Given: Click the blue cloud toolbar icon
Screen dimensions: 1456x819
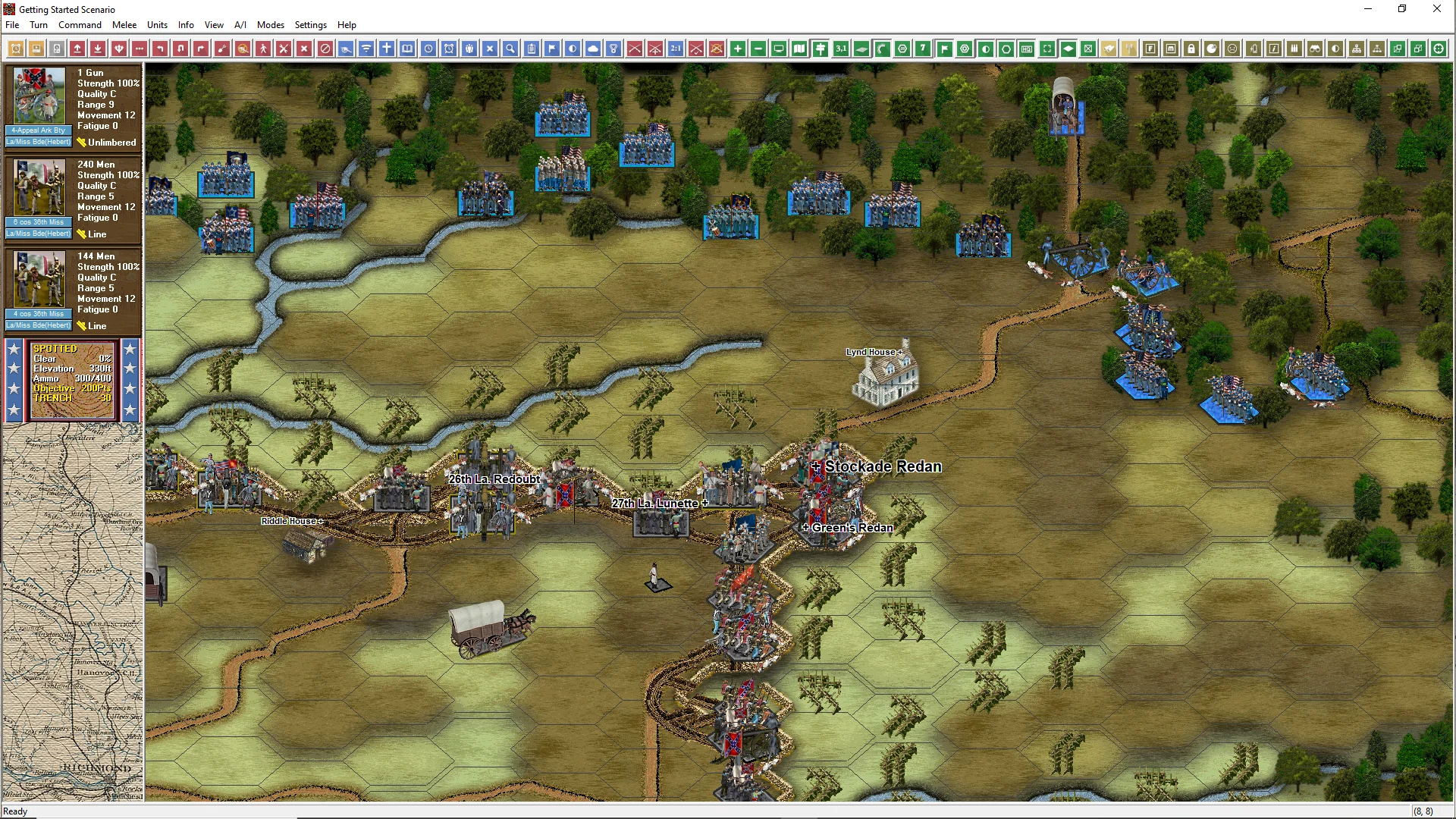Looking at the screenshot, I should pyautogui.click(x=593, y=49).
